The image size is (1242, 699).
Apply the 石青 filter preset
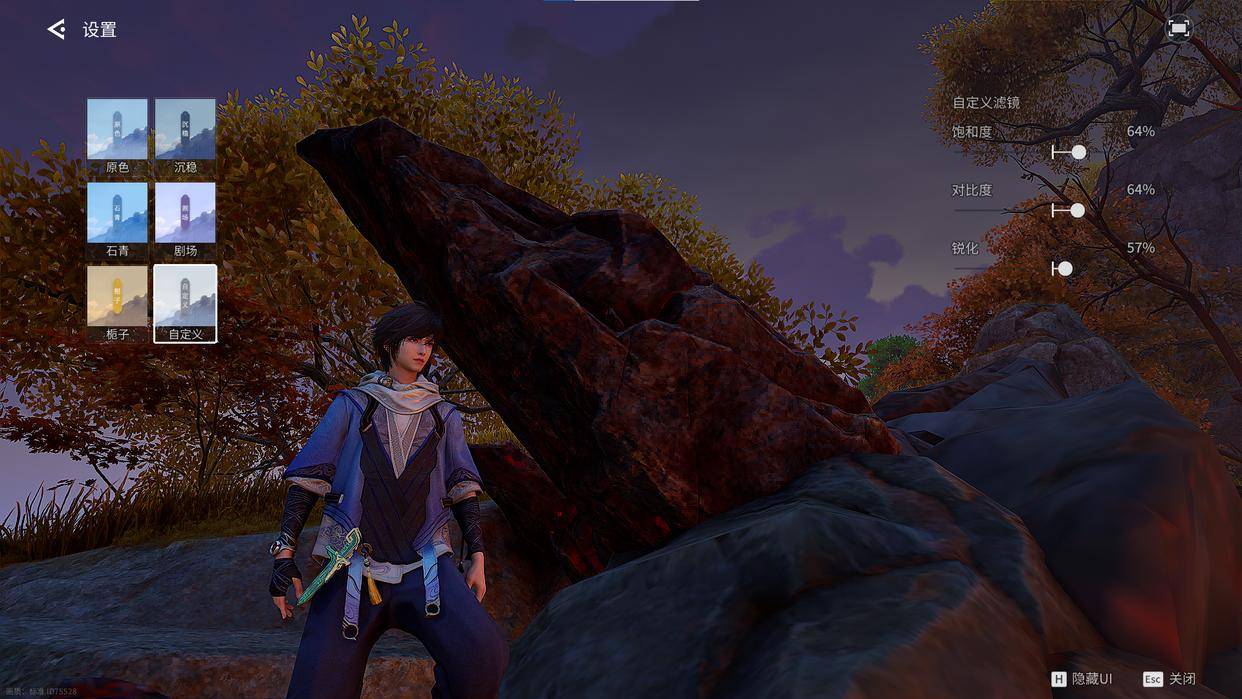tap(117, 213)
